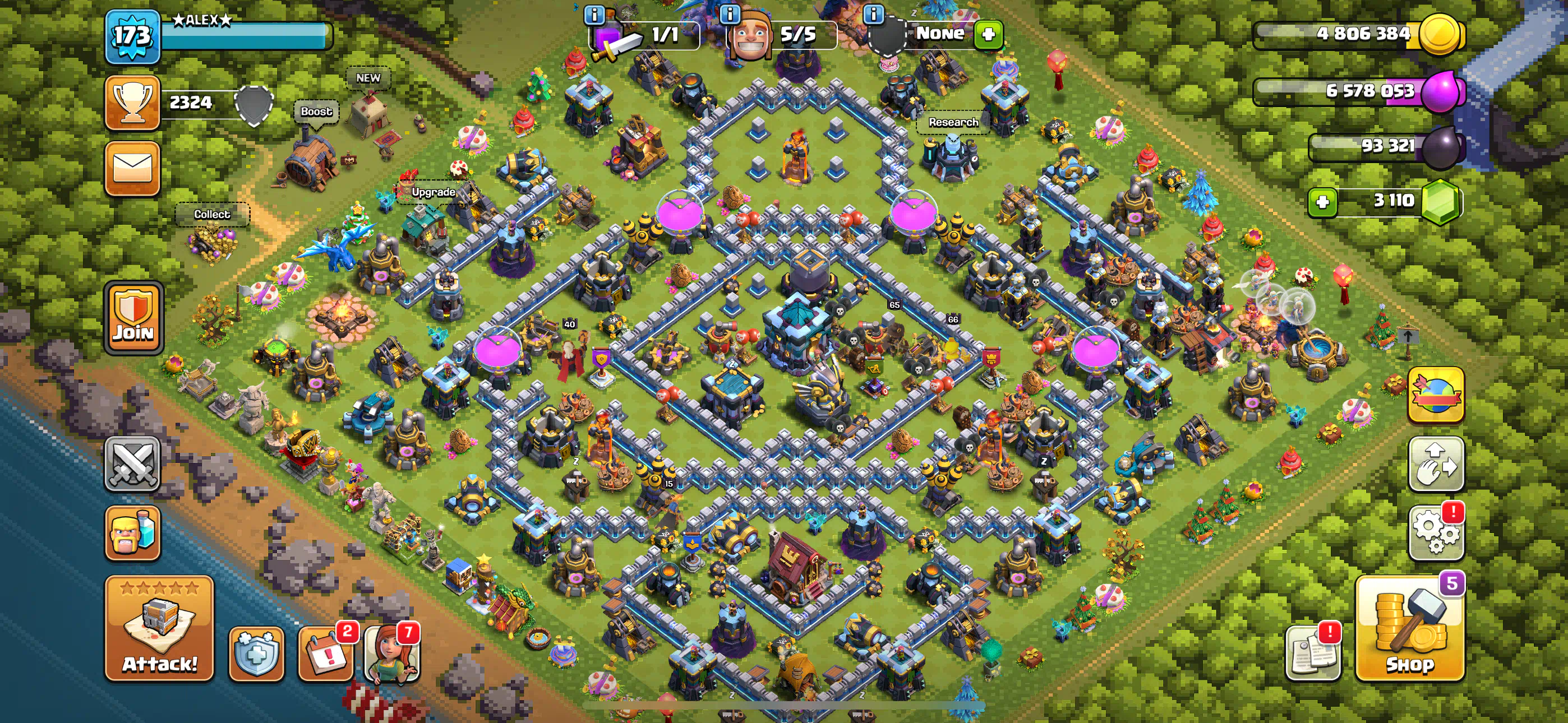This screenshot has height=723, width=1568.
Task: Open the Shop
Action: 1409,628
